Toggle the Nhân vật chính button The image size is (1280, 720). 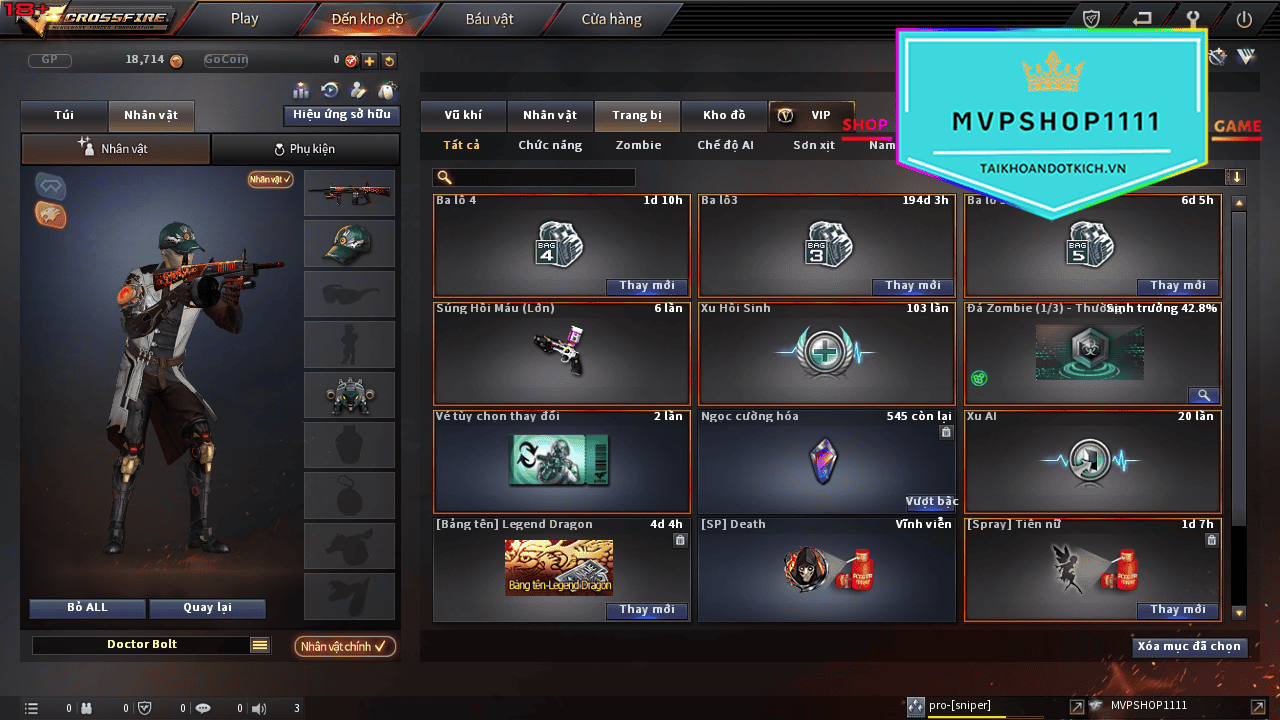[344, 647]
